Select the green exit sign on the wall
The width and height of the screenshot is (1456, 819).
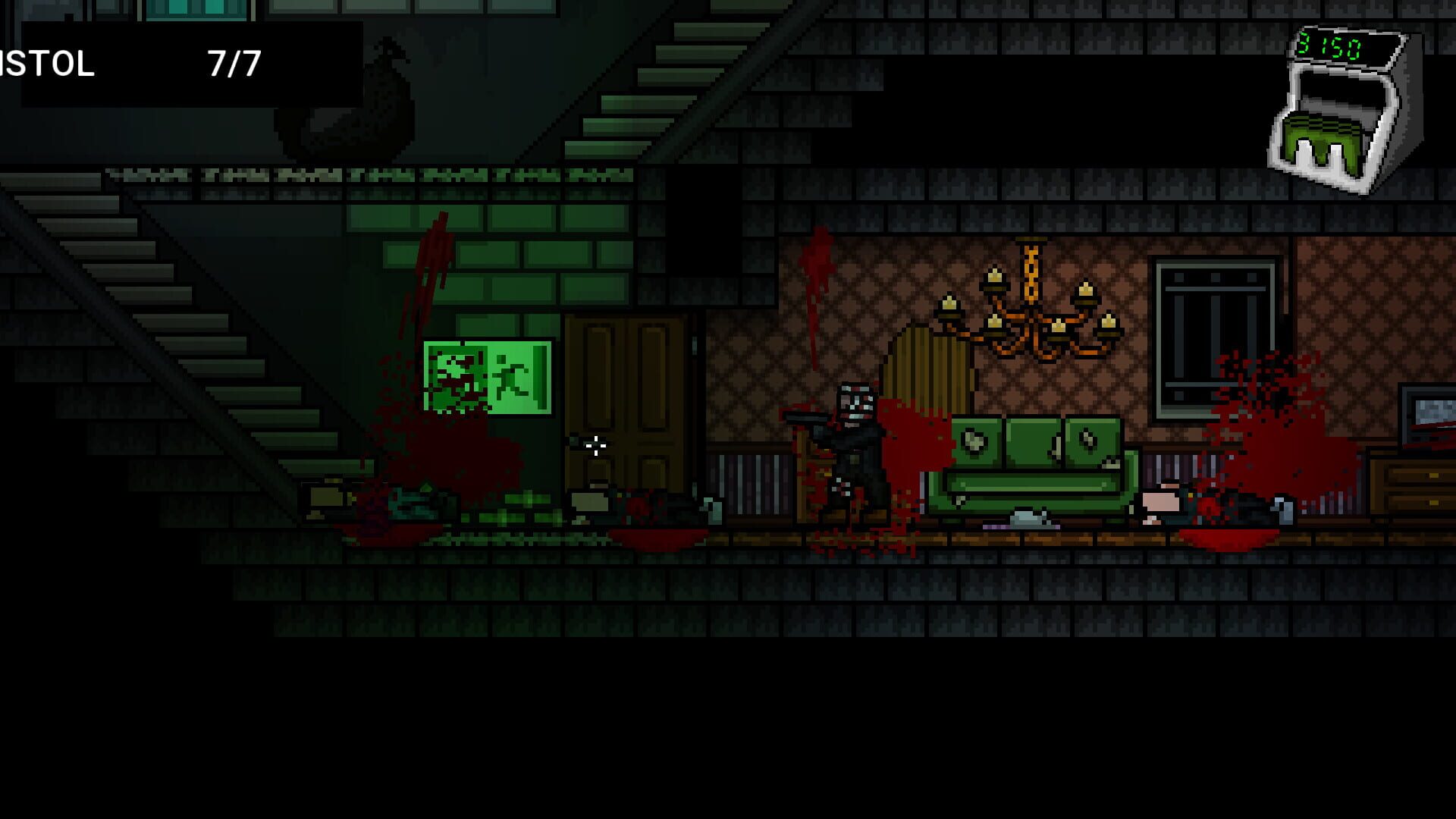[485, 379]
